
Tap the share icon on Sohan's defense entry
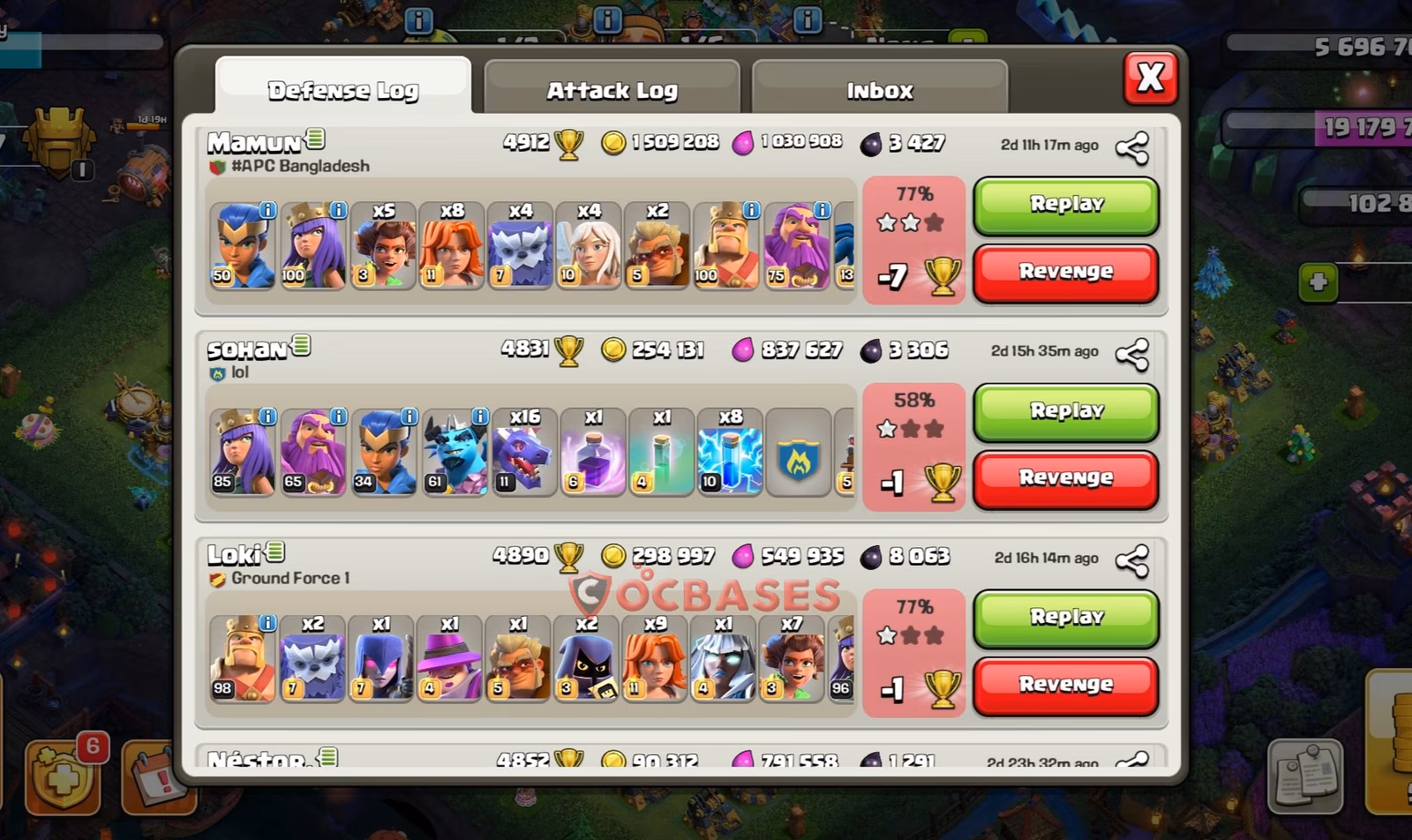[x=1130, y=354]
